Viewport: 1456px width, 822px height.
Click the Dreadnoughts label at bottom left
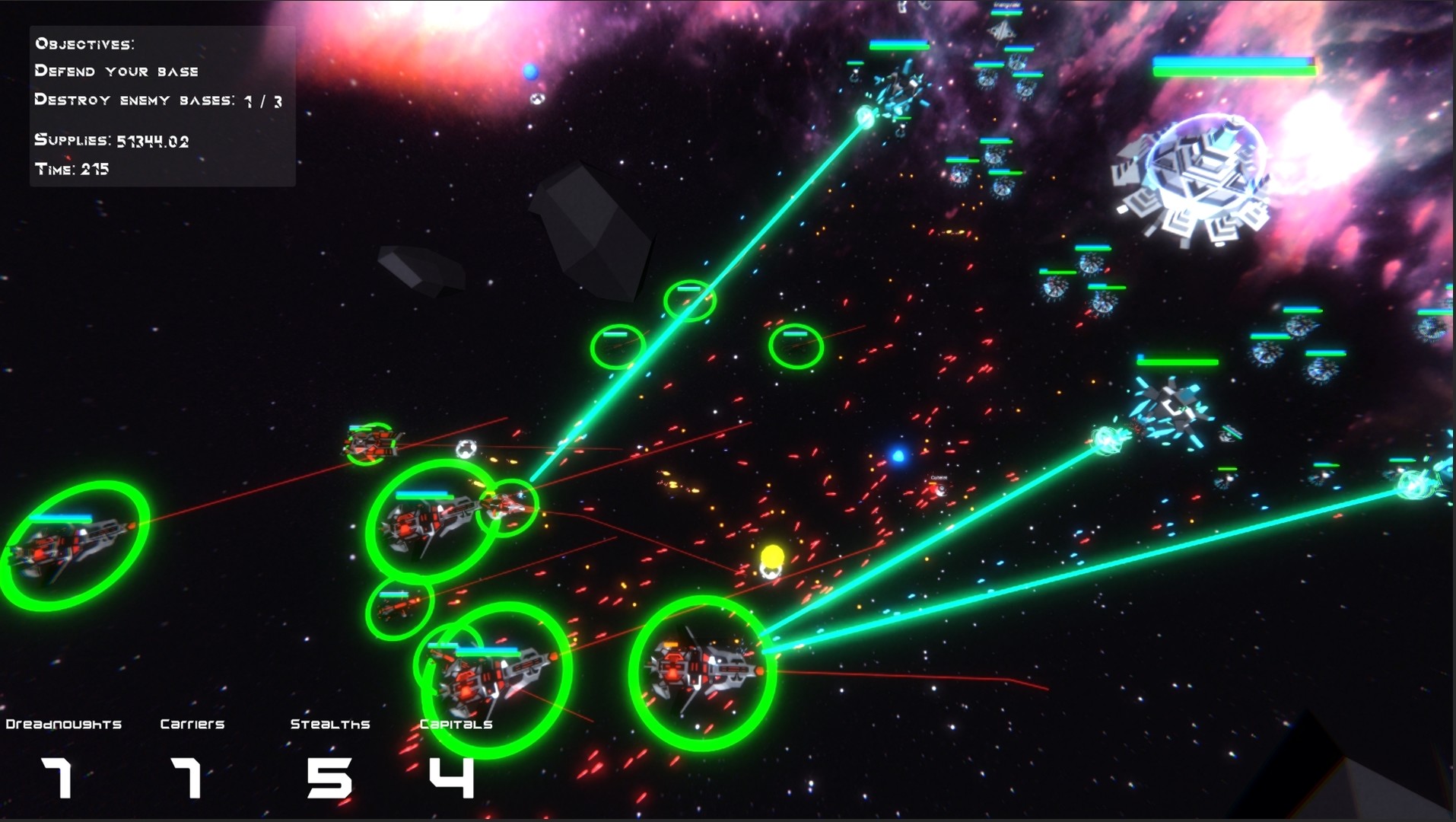[62, 723]
